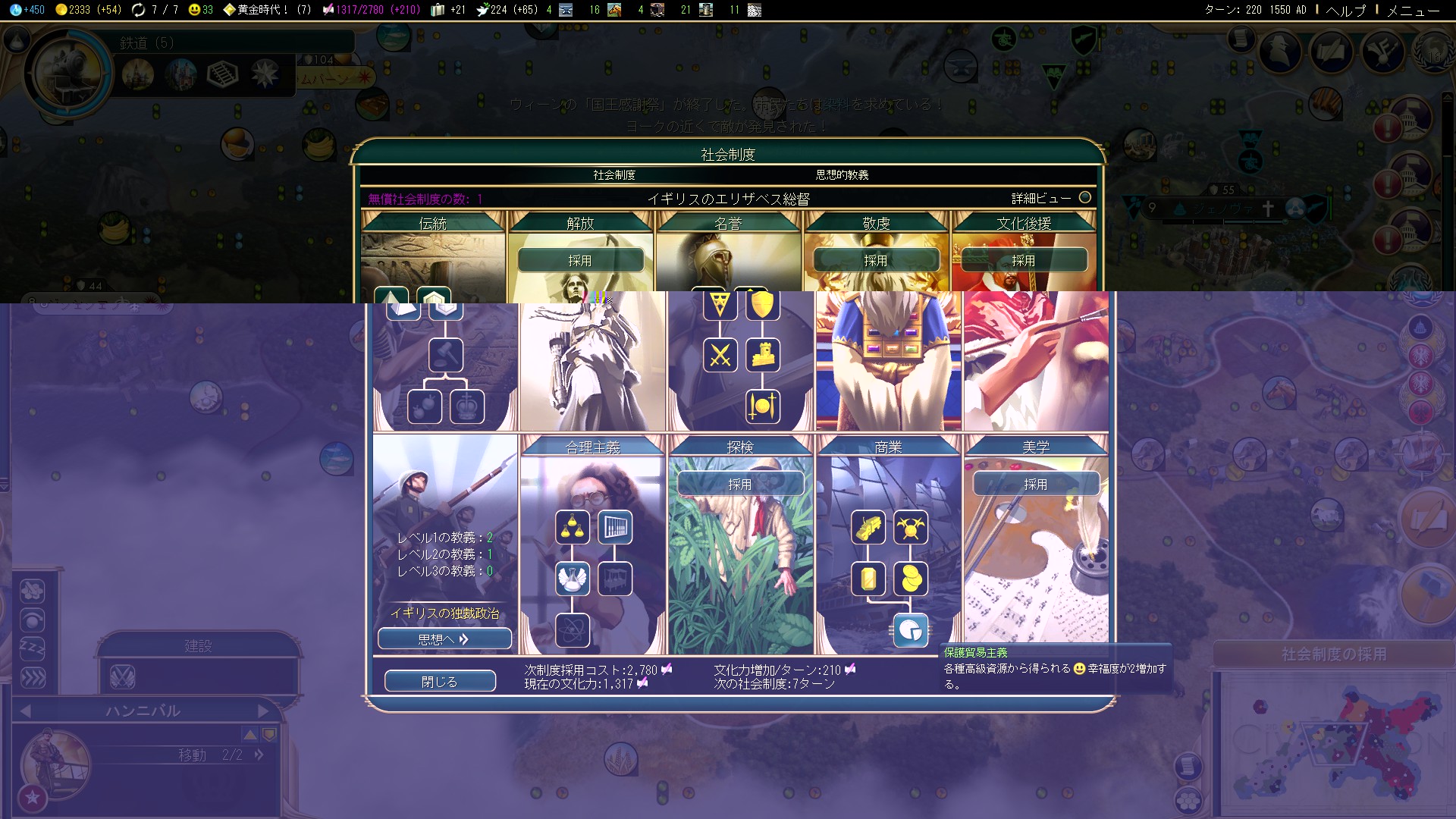Toggle the 詳細ビュー radio option

pyautogui.click(x=1085, y=198)
